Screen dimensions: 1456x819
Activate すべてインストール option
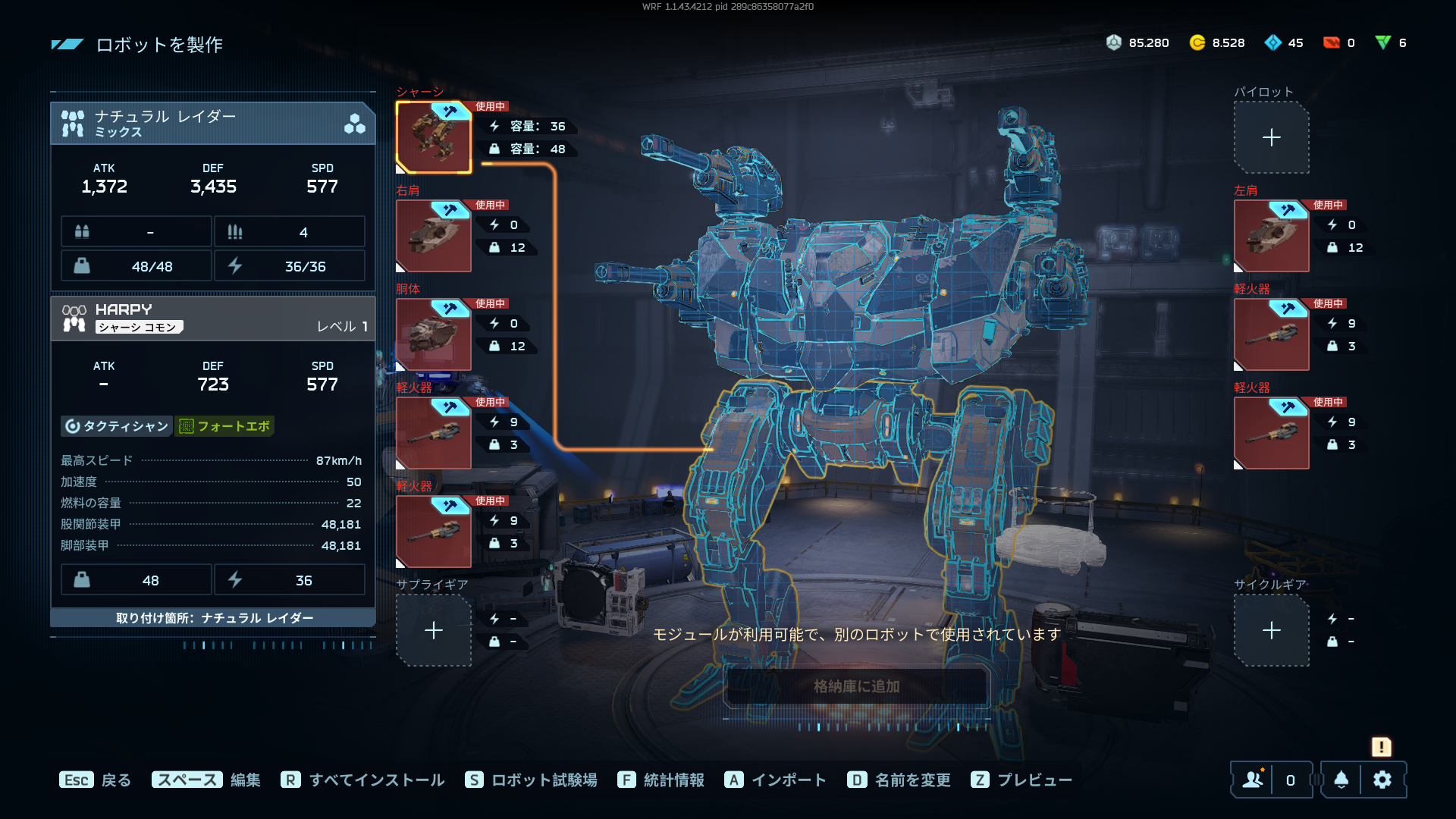pos(362,780)
